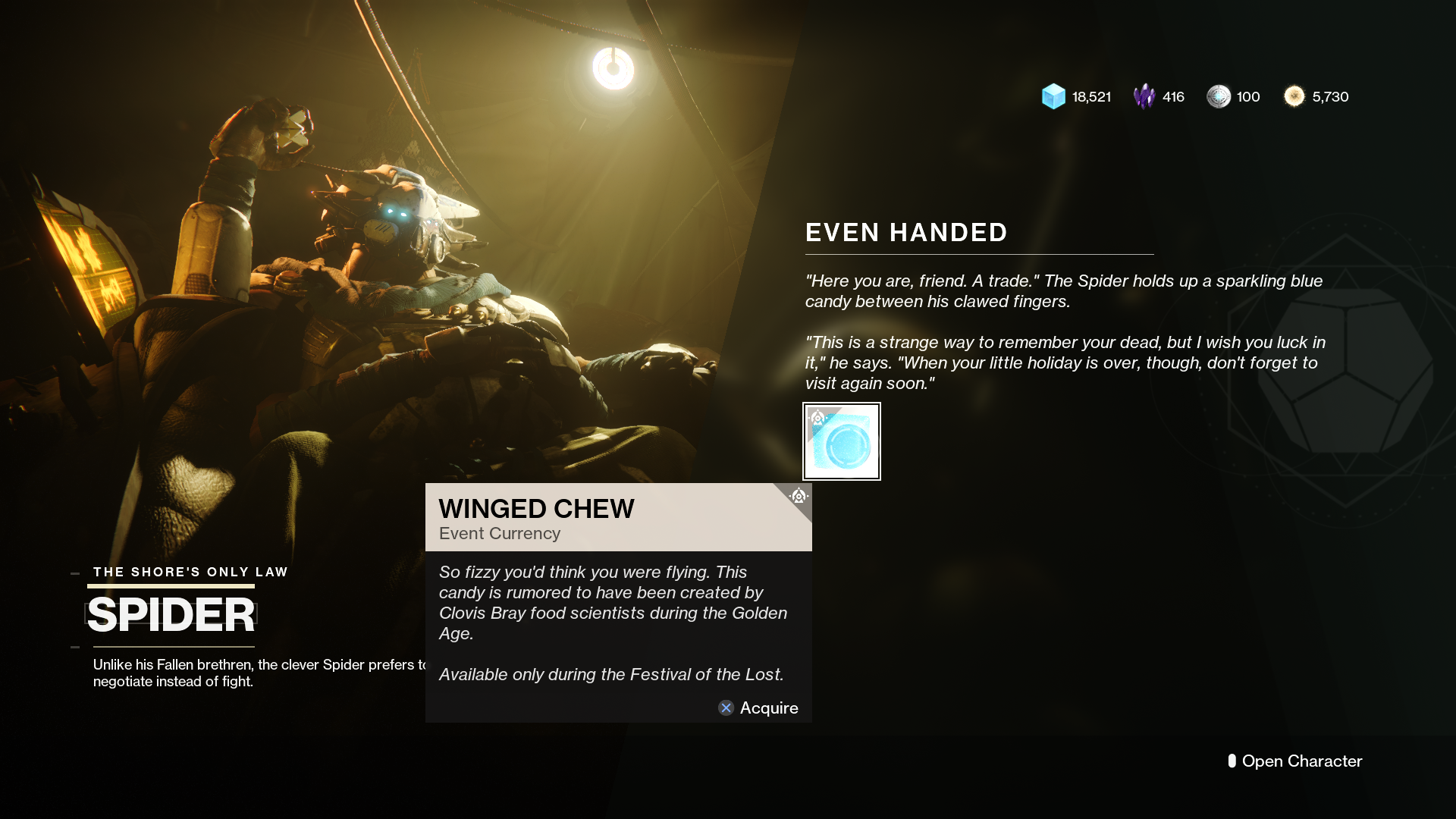This screenshot has width=1456, height=819.
Task: Select the Bright Dust currency icon
Action: 1293,96
